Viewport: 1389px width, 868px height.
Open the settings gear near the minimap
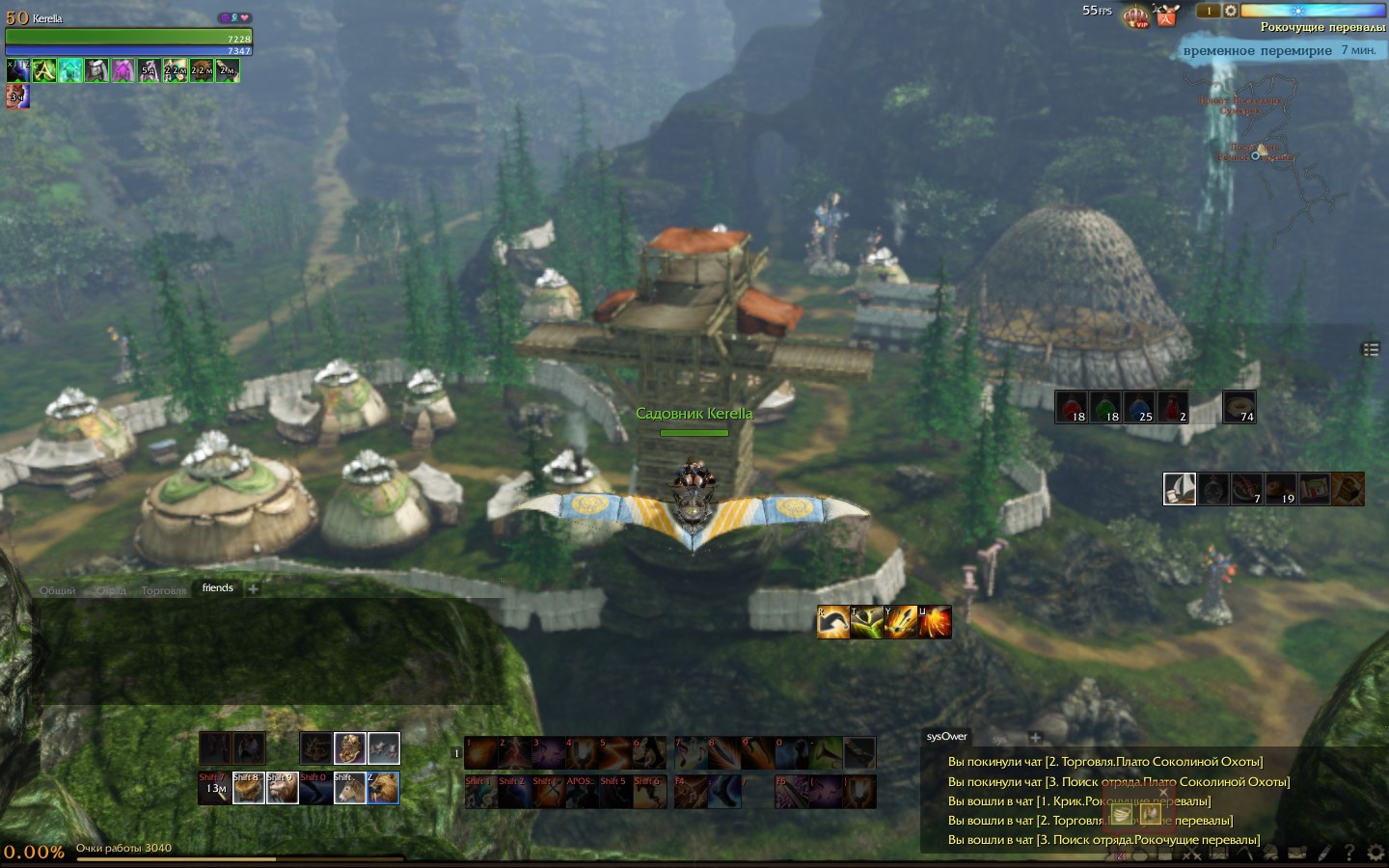pyautogui.click(x=1230, y=11)
